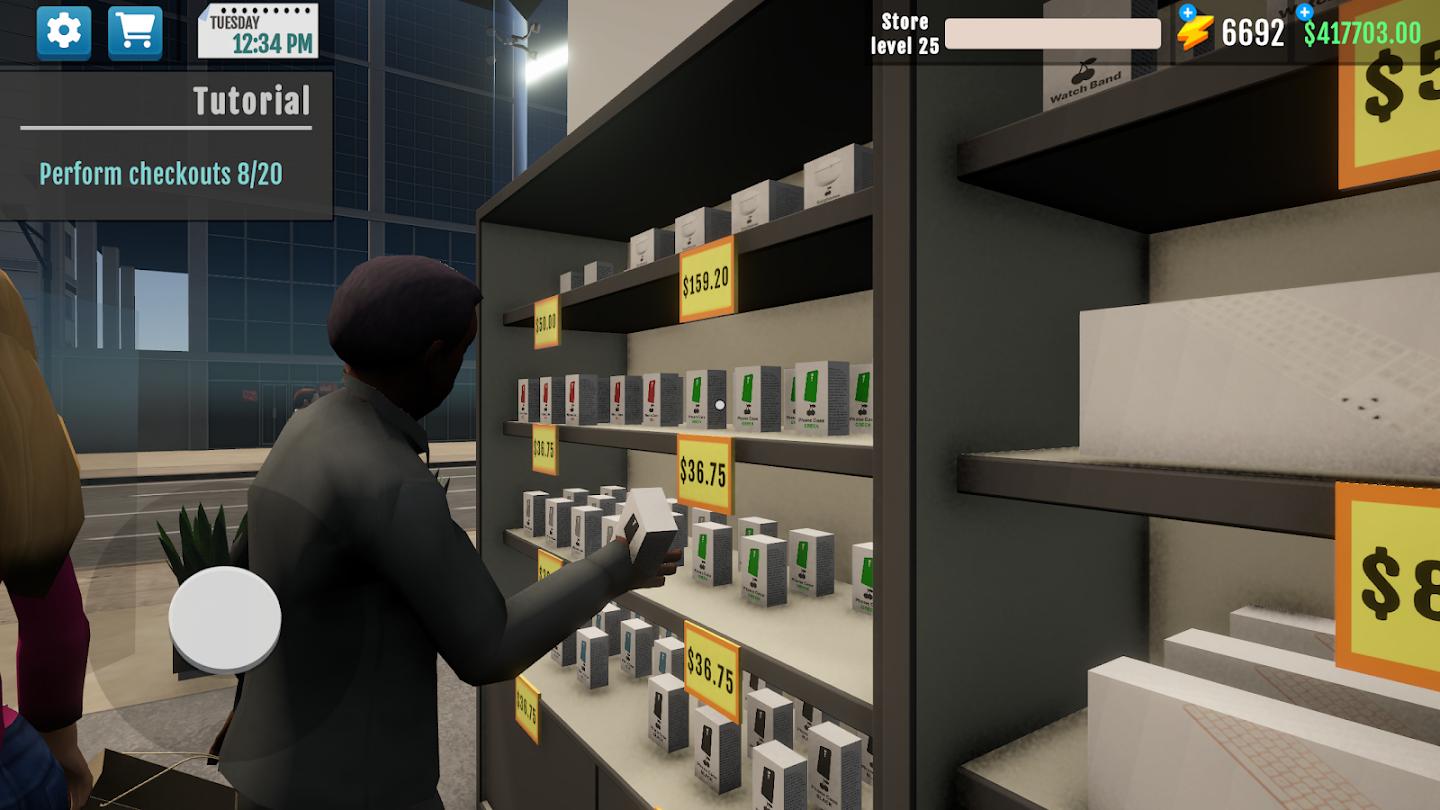Tap the white box in the customer's hand
This screenshot has width=1440, height=810.
click(x=649, y=523)
